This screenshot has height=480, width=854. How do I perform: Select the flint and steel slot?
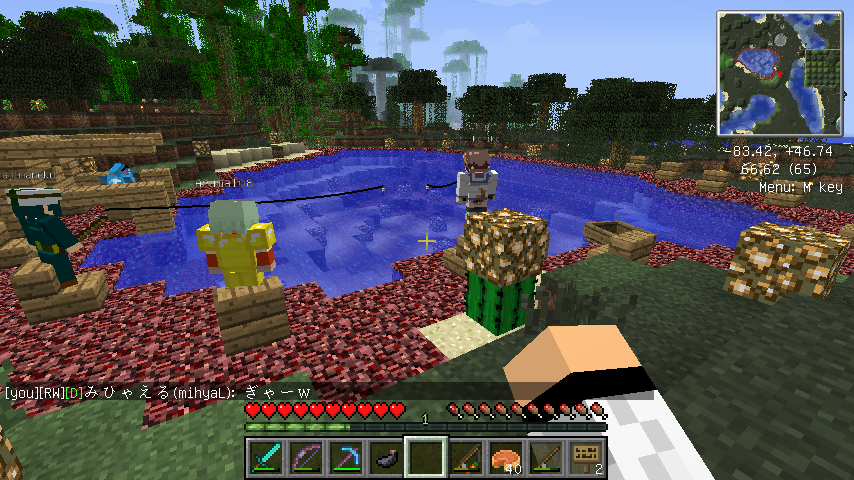pos(385,457)
